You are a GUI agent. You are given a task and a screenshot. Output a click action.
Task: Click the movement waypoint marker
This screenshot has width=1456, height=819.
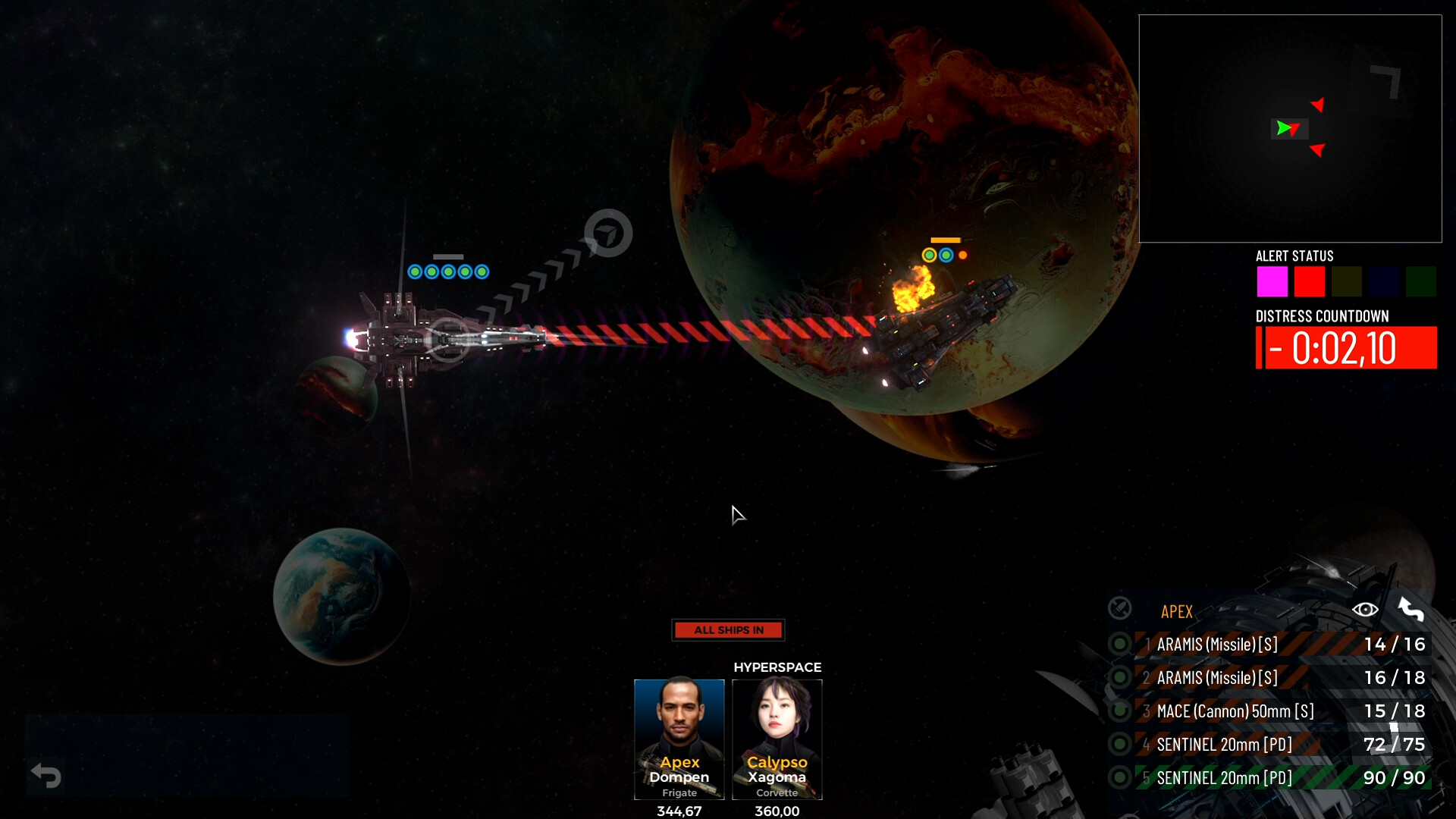coord(608,233)
